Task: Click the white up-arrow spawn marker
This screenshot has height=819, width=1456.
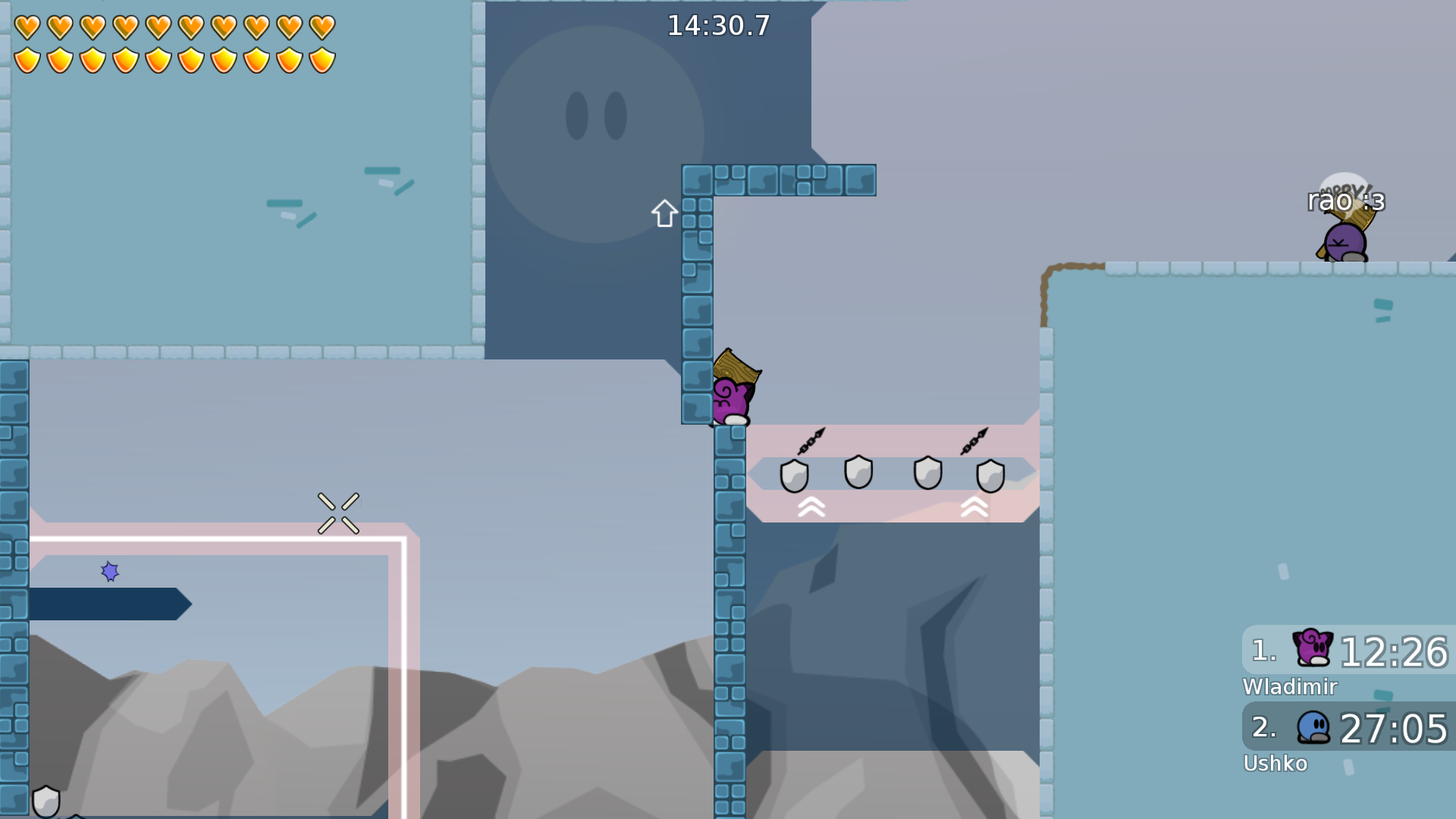Action: (x=664, y=214)
